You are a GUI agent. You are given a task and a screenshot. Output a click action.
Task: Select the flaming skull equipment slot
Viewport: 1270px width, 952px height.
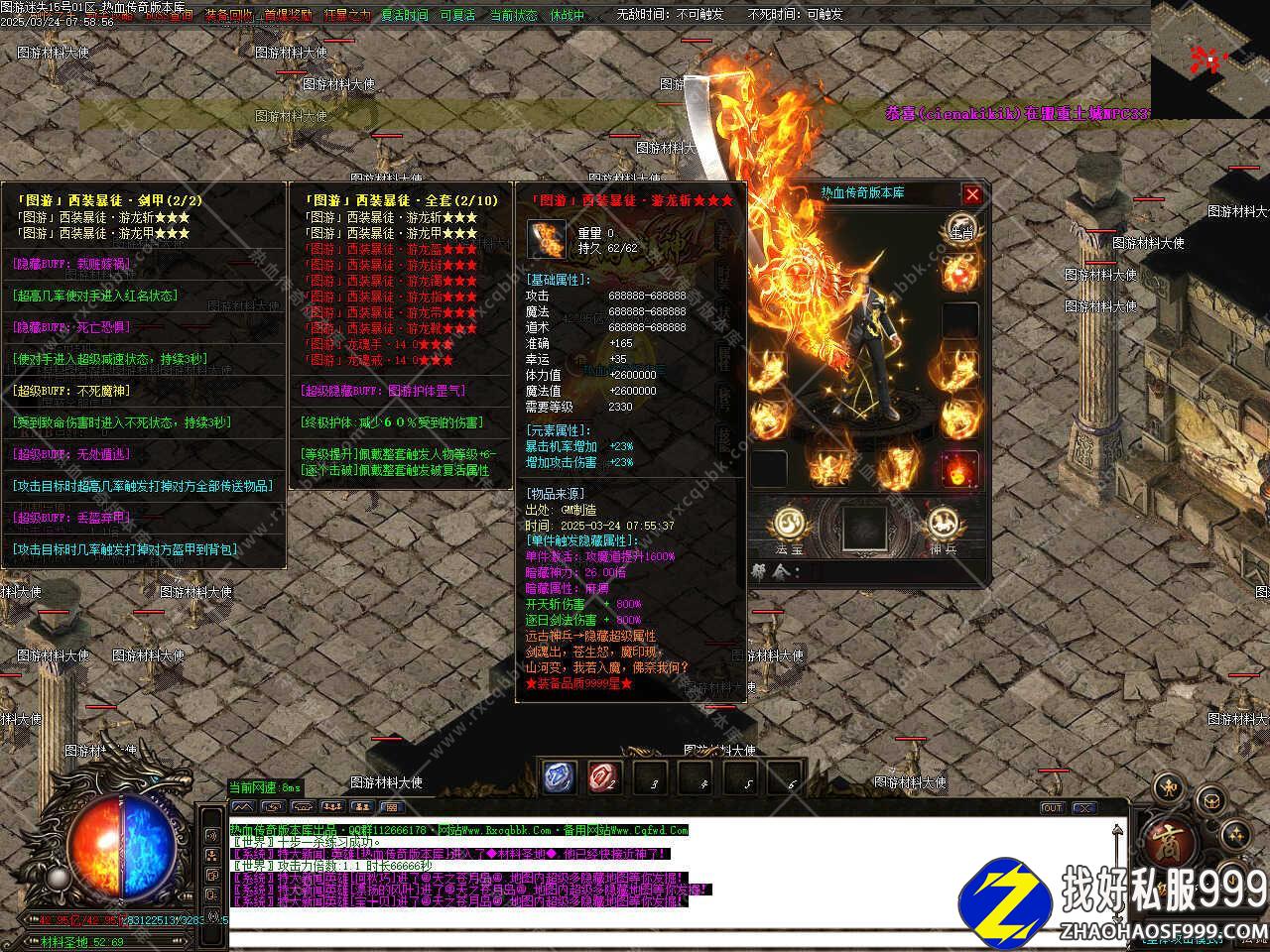tap(959, 469)
